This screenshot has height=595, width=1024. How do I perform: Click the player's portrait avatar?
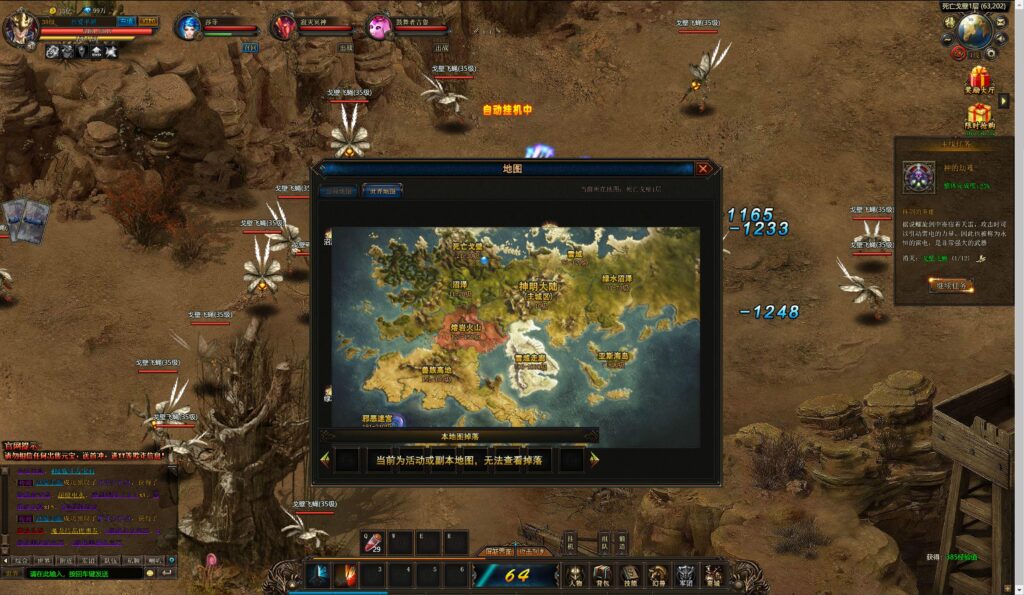click(20, 27)
